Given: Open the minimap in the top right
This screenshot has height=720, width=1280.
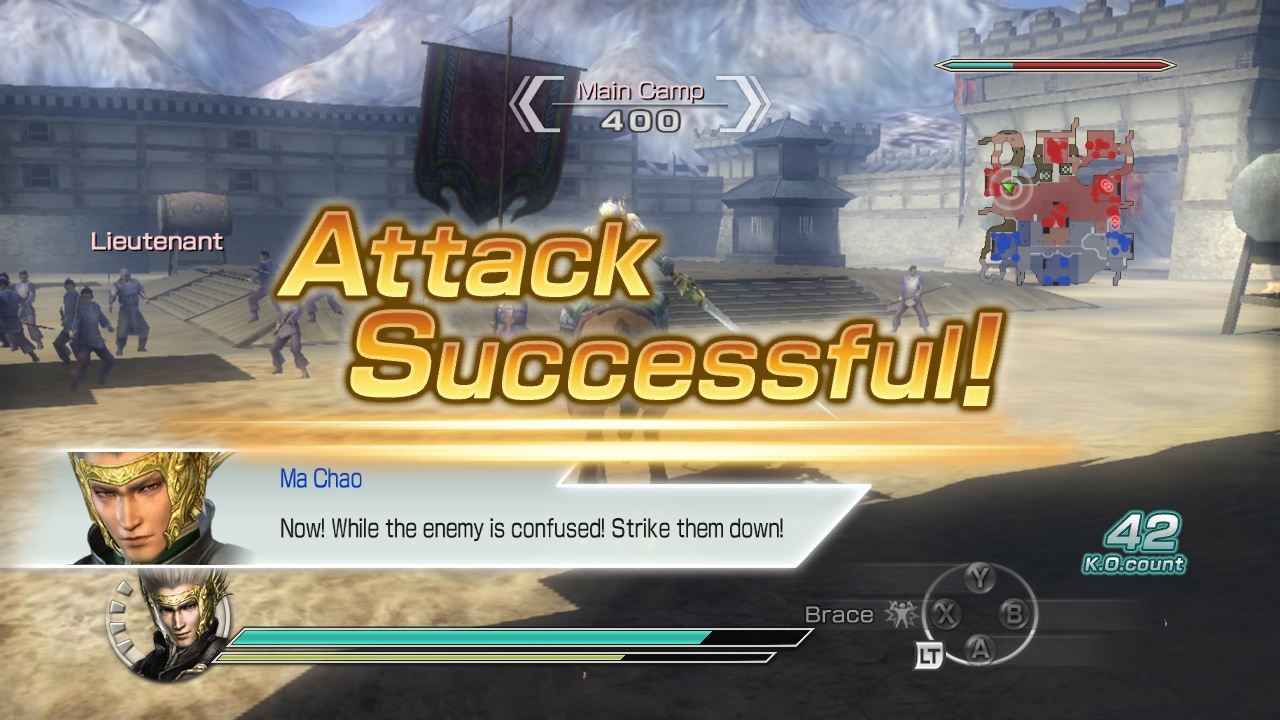Looking at the screenshot, I should tap(1060, 190).
